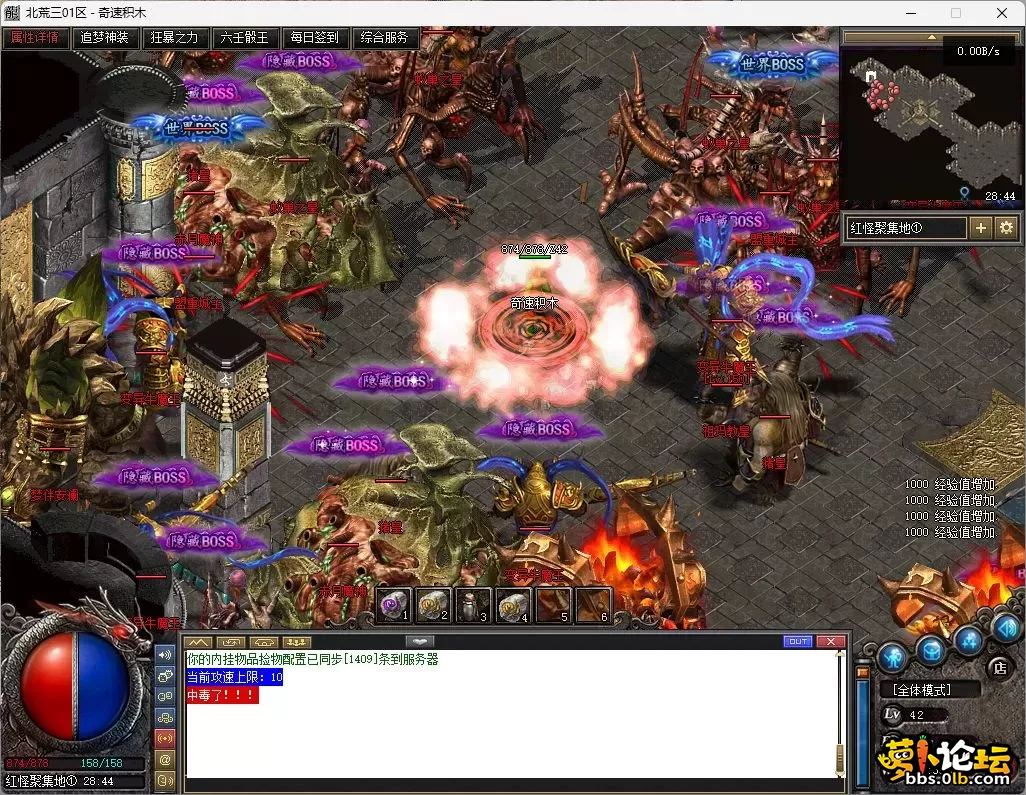Use the yellow swirl scroll in slot 2
The image size is (1026, 795).
(432, 605)
